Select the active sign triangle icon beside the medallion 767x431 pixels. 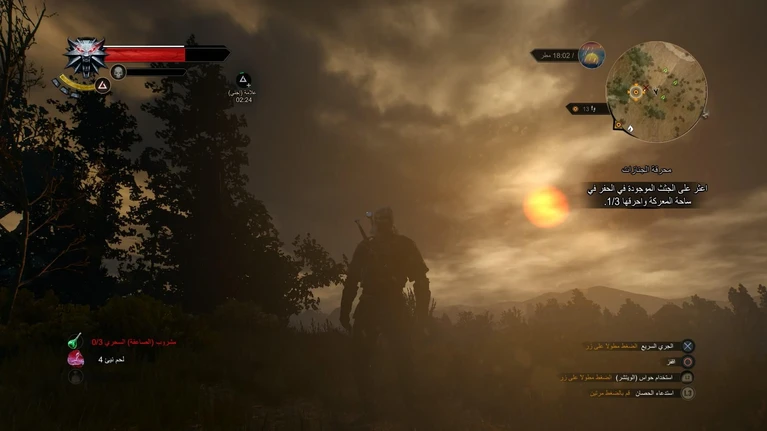coord(102,86)
